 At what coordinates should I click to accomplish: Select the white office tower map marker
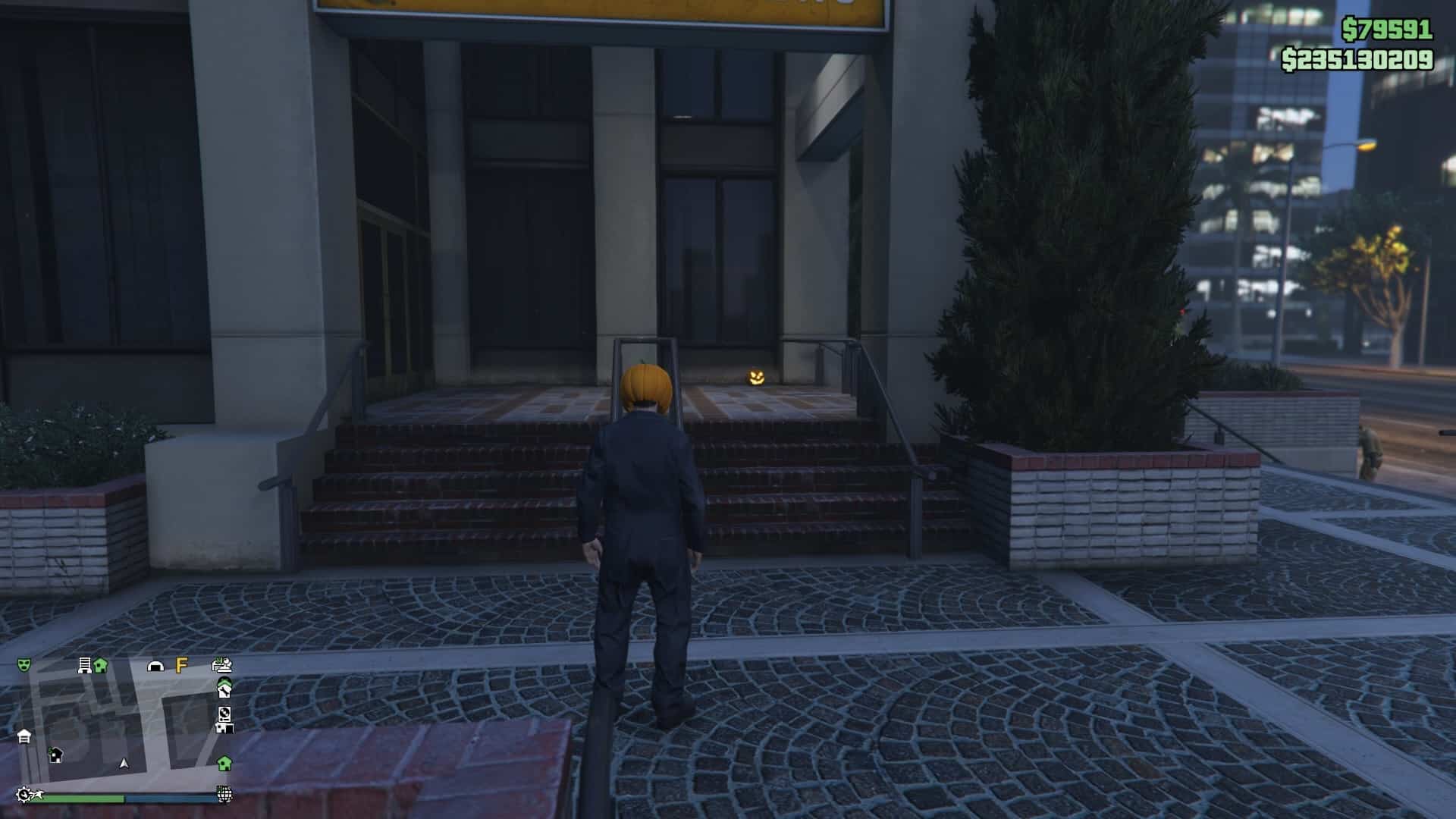[x=84, y=666]
